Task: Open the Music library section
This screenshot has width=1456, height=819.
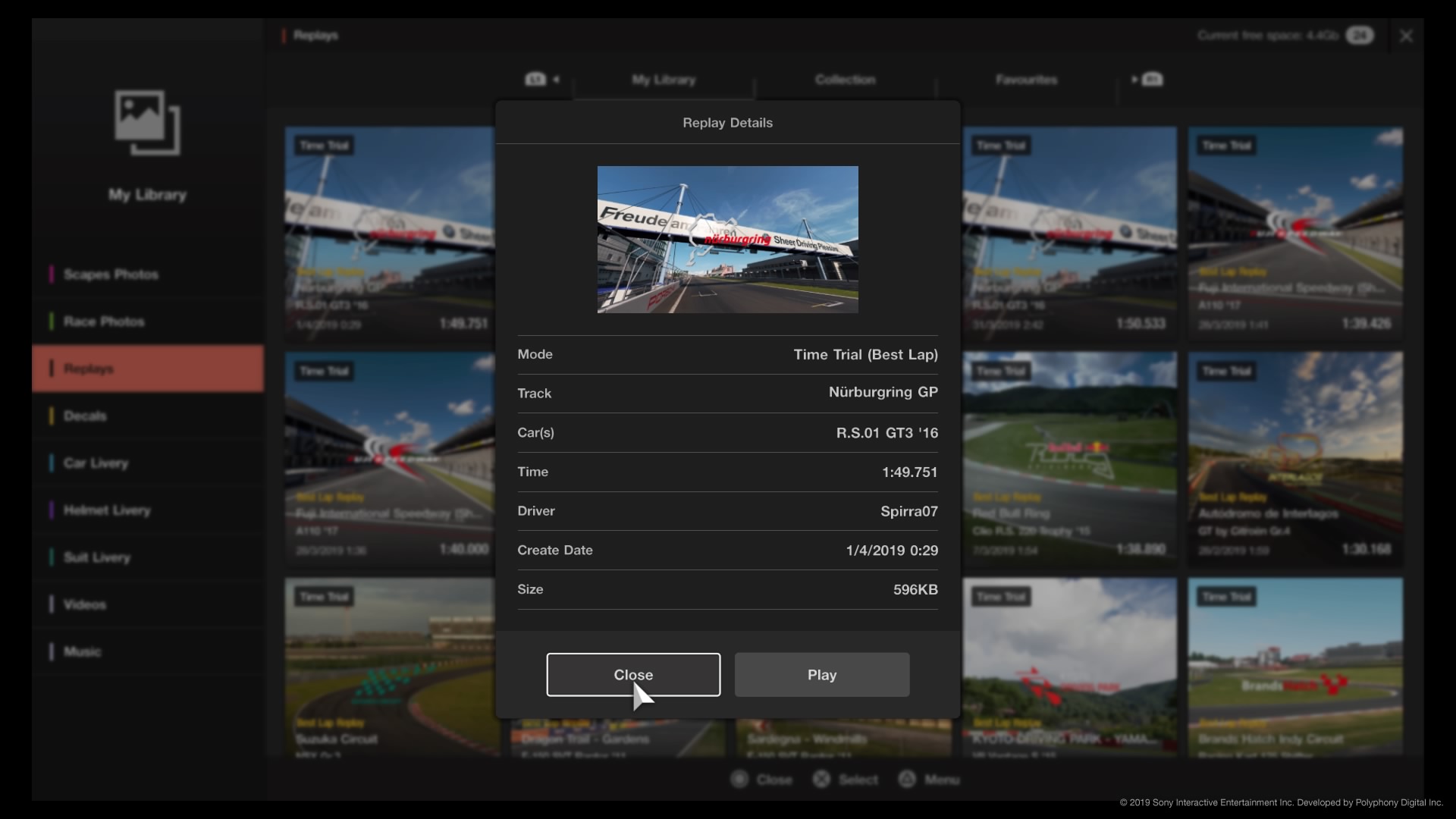Action: 83,651
